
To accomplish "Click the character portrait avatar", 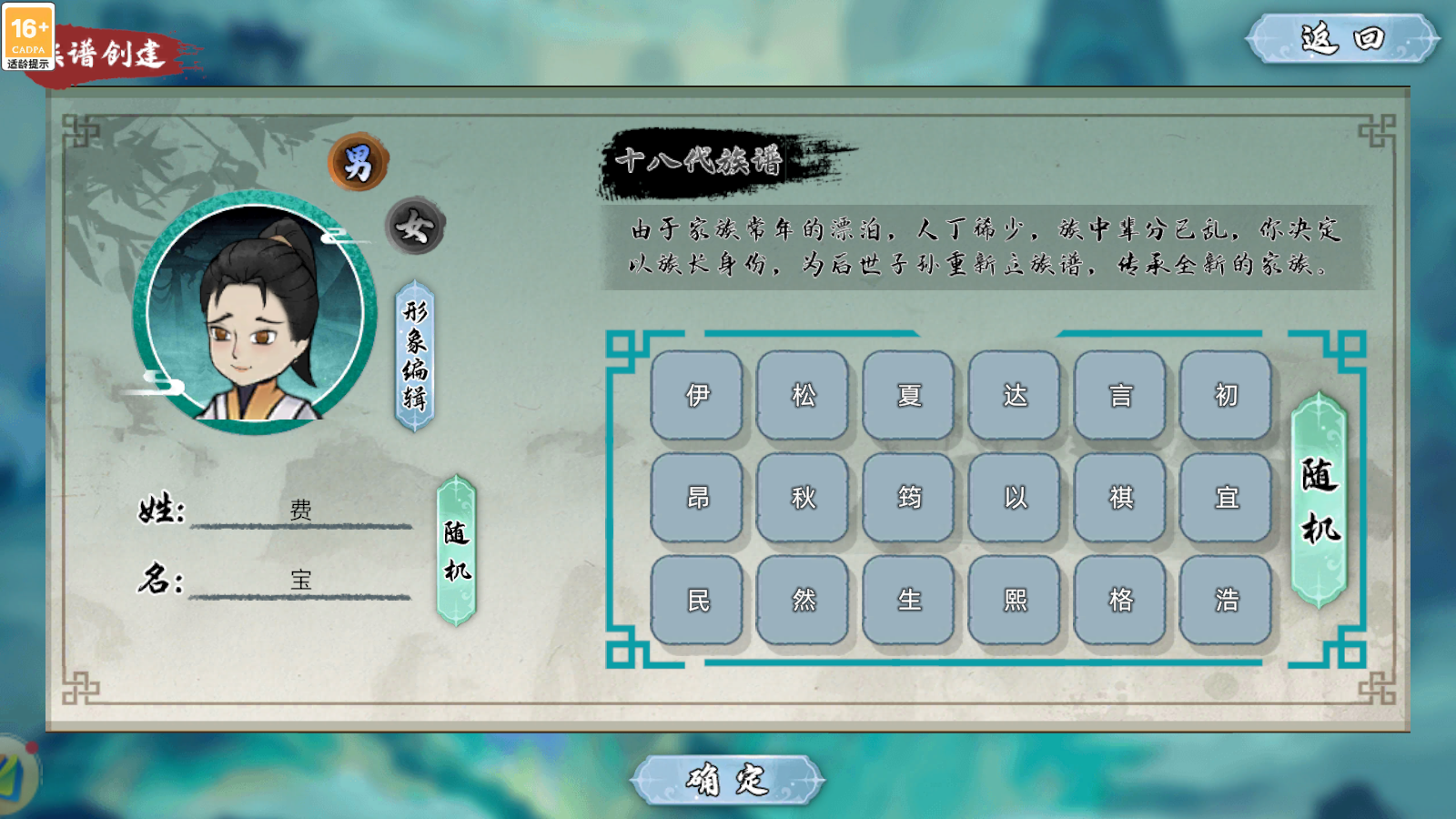I will coord(254,312).
